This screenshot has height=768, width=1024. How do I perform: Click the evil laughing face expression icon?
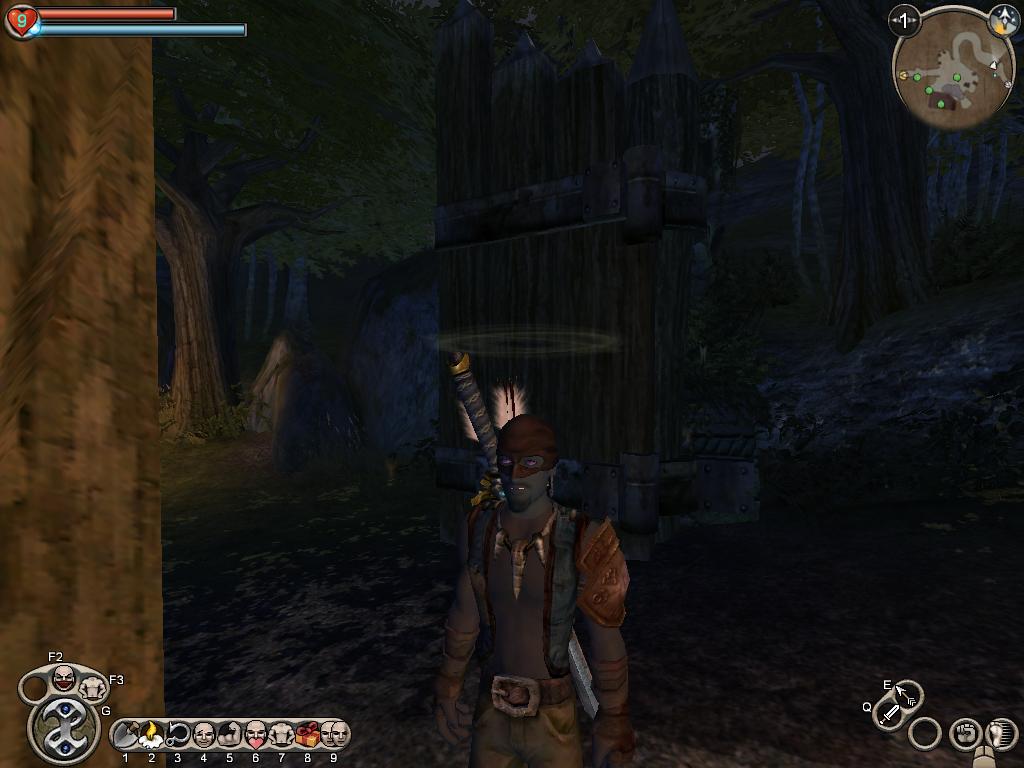point(64,678)
